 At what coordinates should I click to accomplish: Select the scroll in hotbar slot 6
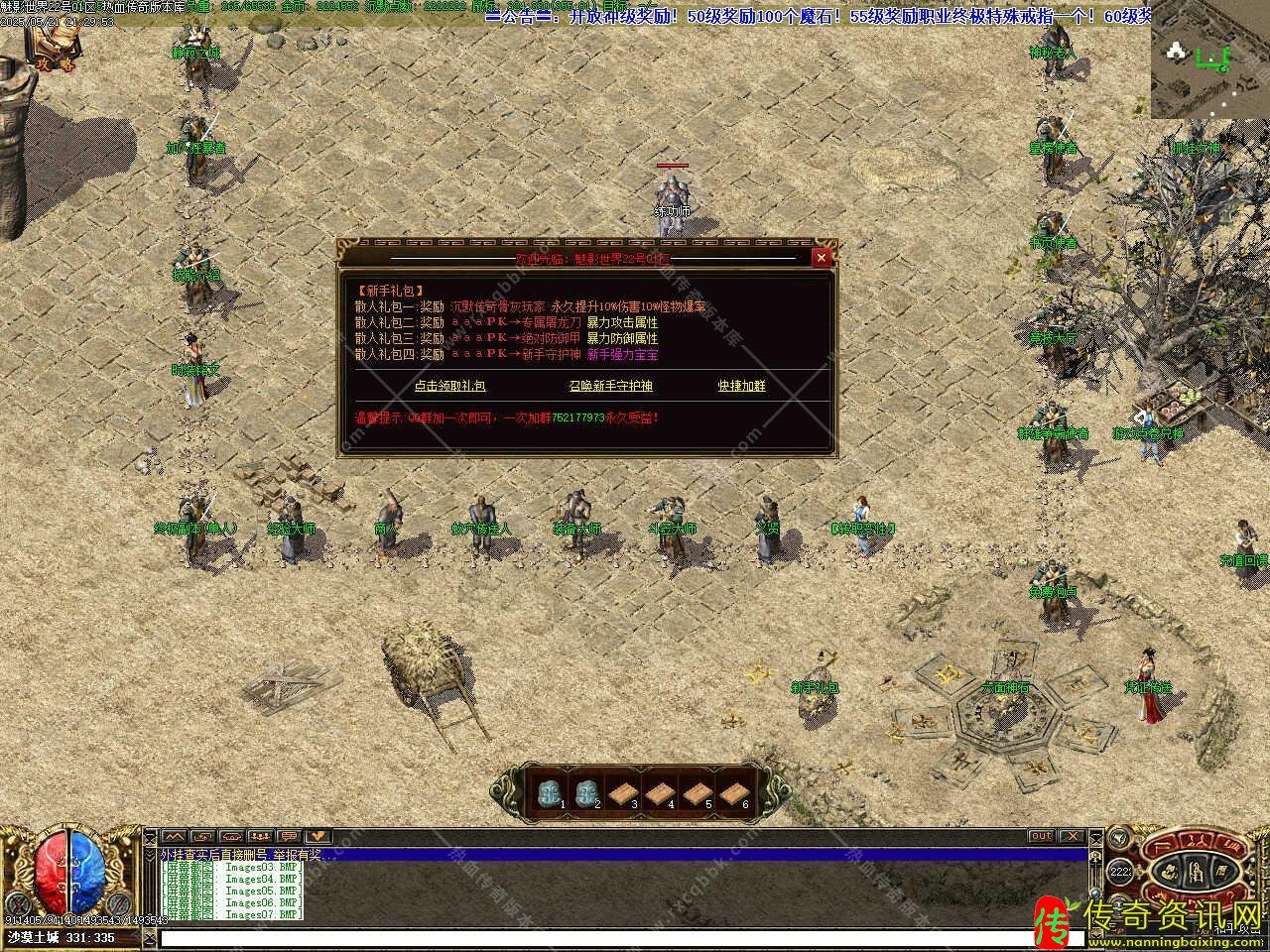tap(732, 792)
